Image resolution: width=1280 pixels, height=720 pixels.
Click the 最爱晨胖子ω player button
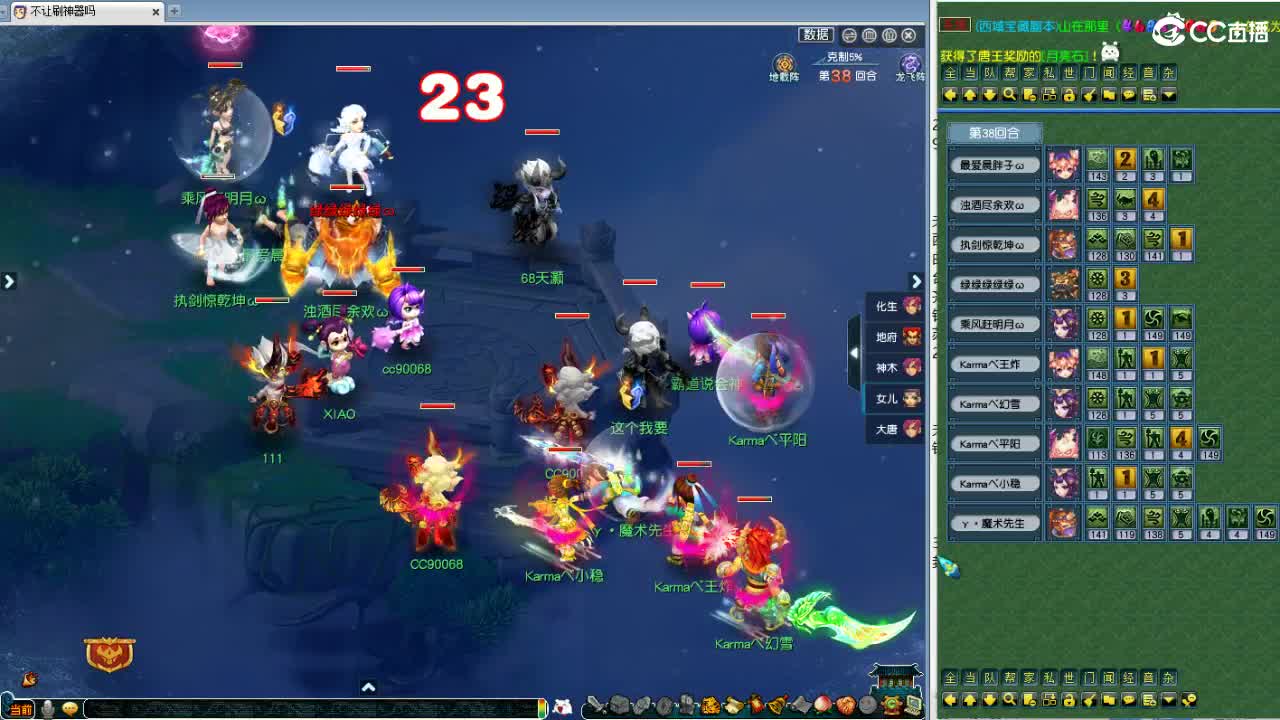click(x=994, y=163)
